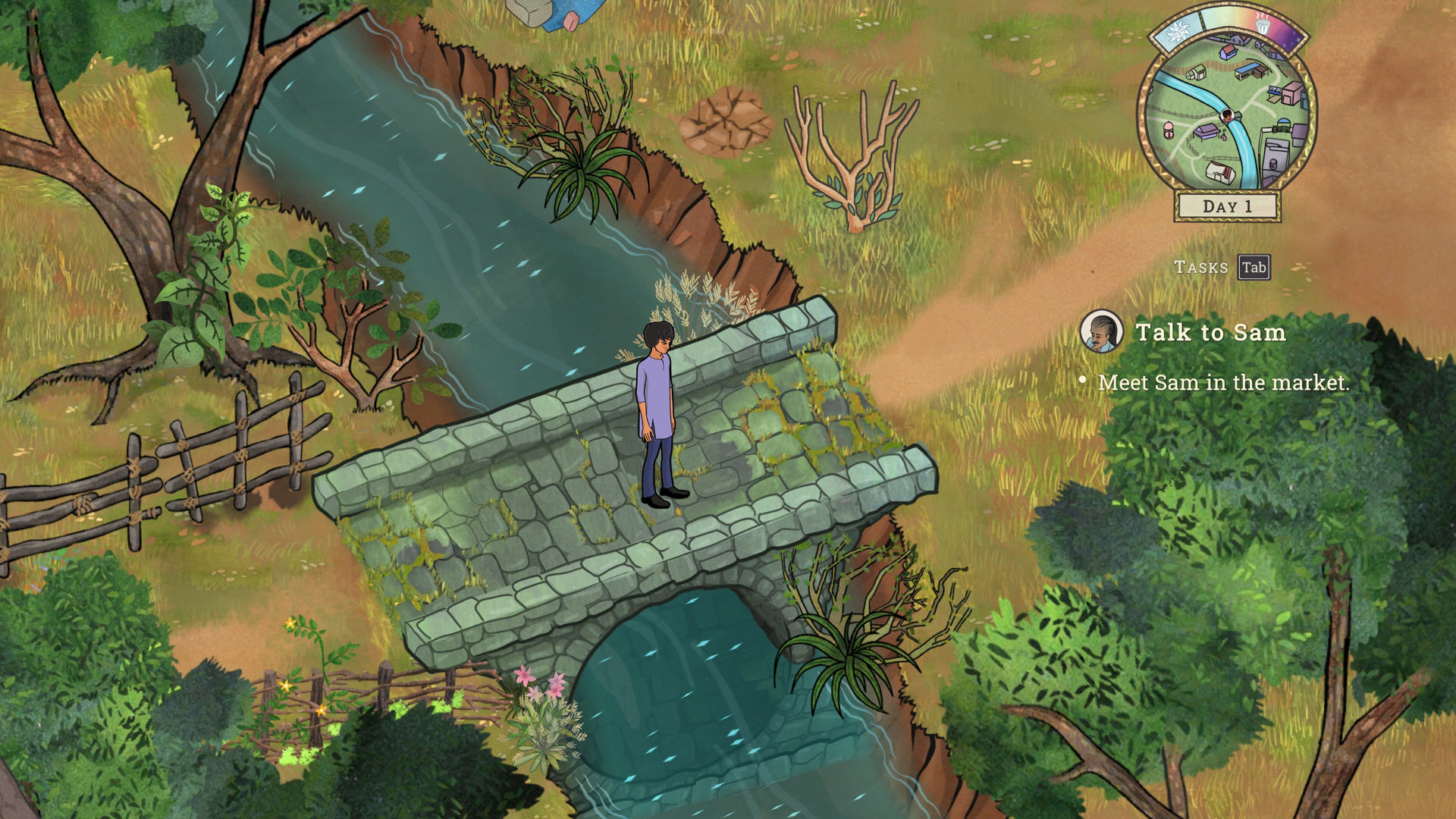The height and width of the screenshot is (819, 1456).
Task: Open the circular village minimap
Action: [x=1226, y=125]
